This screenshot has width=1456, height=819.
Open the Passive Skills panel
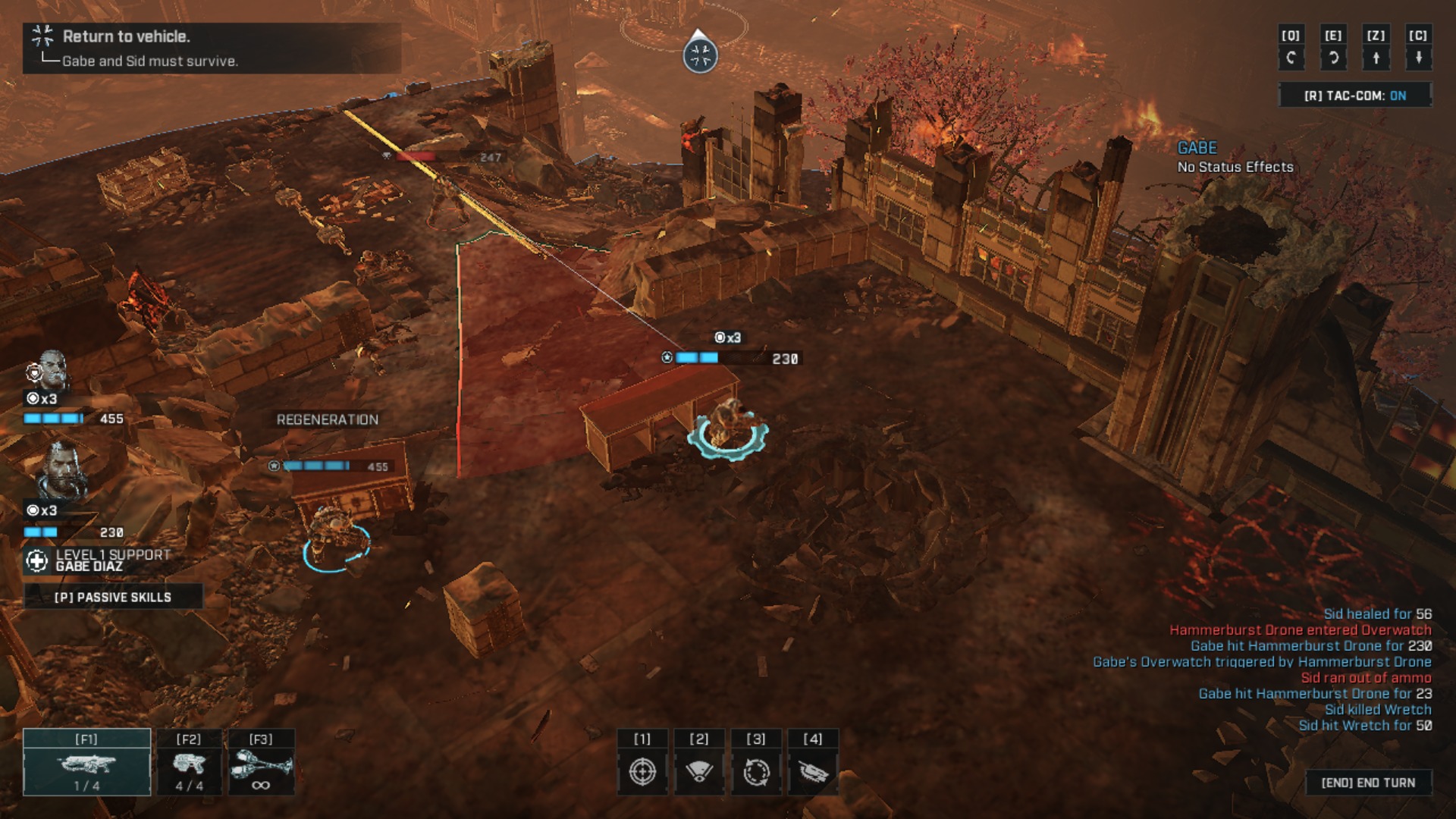113,597
